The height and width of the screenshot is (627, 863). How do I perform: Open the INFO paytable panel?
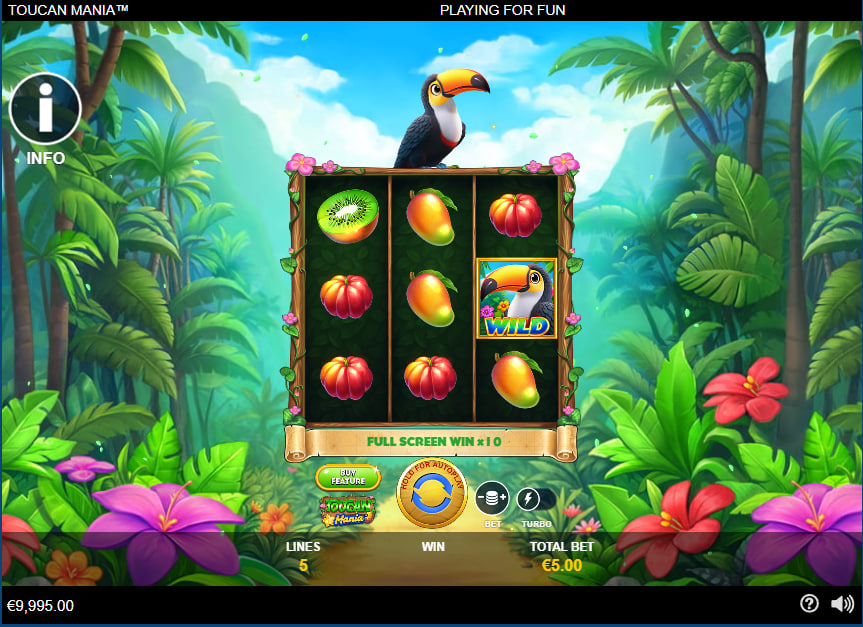(x=45, y=109)
